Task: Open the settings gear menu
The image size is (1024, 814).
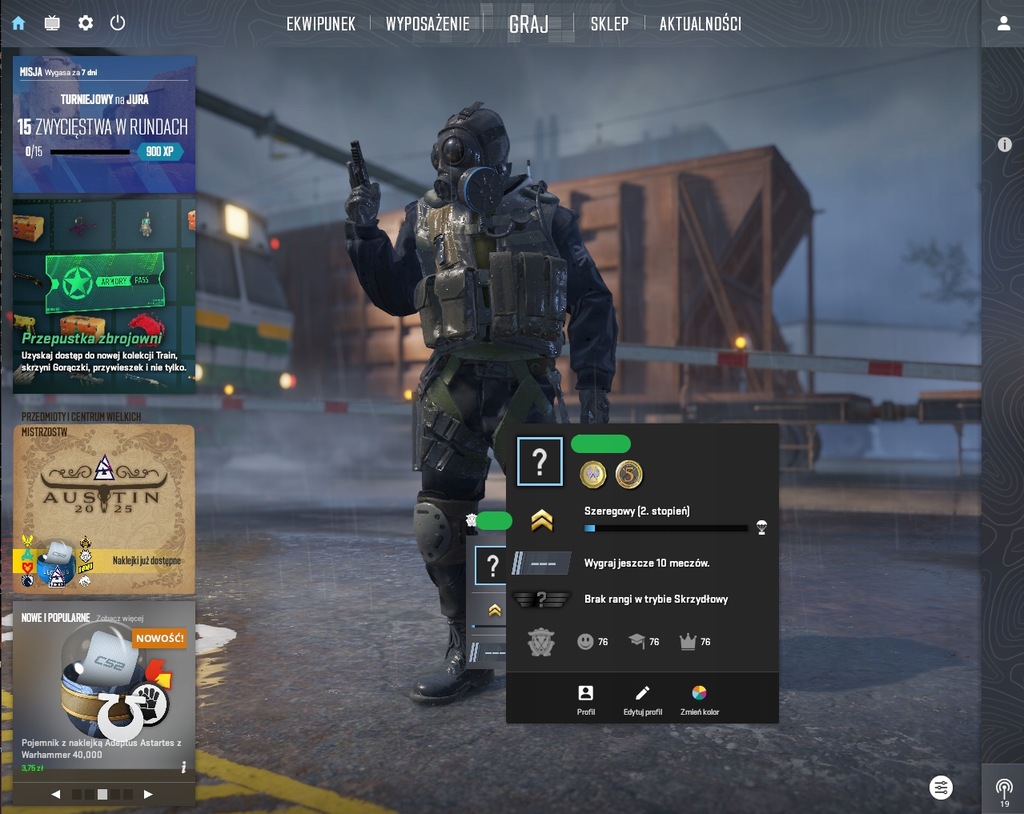Action: coord(85,23)
